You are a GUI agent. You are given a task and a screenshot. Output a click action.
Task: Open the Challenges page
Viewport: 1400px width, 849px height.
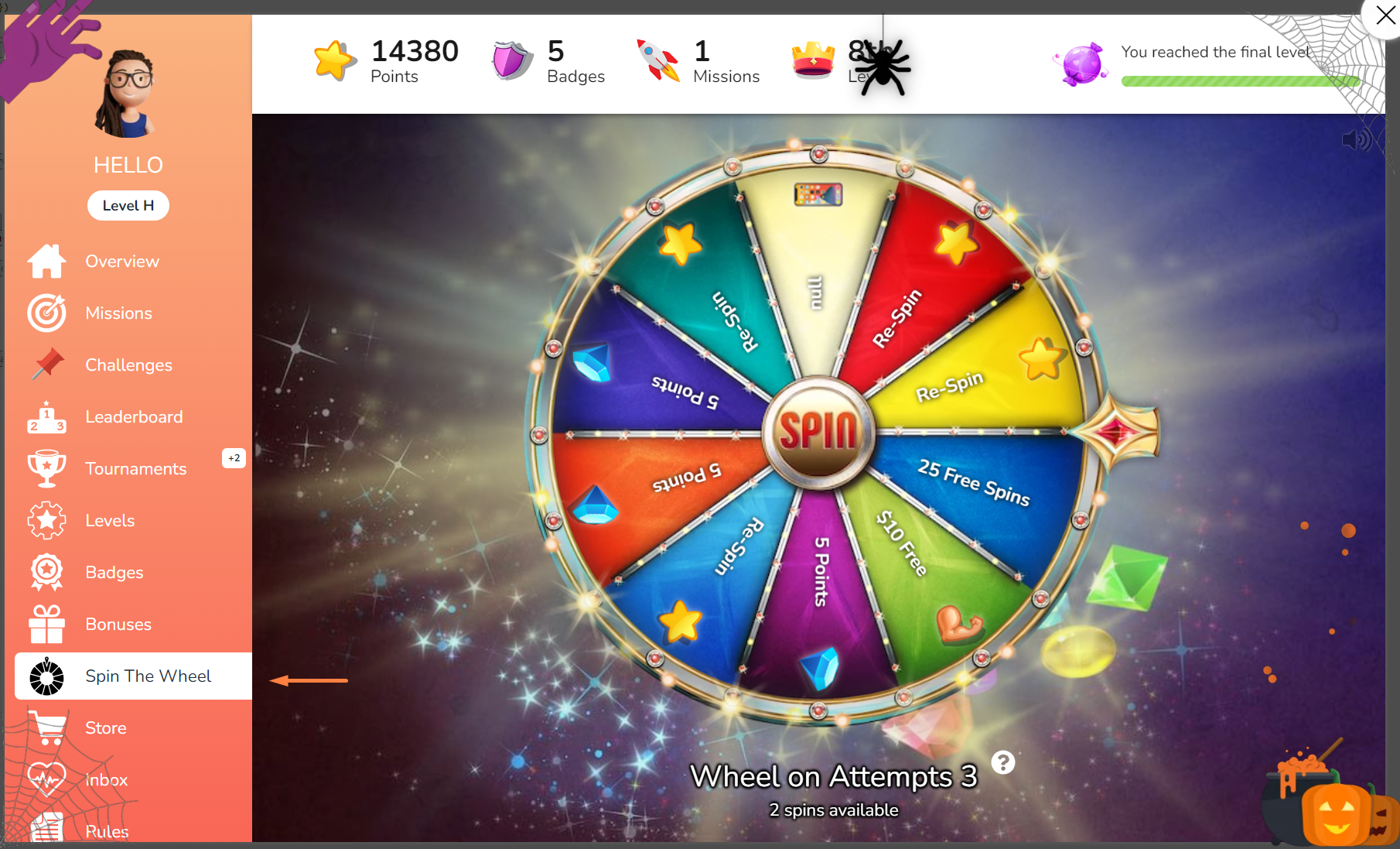128,365
